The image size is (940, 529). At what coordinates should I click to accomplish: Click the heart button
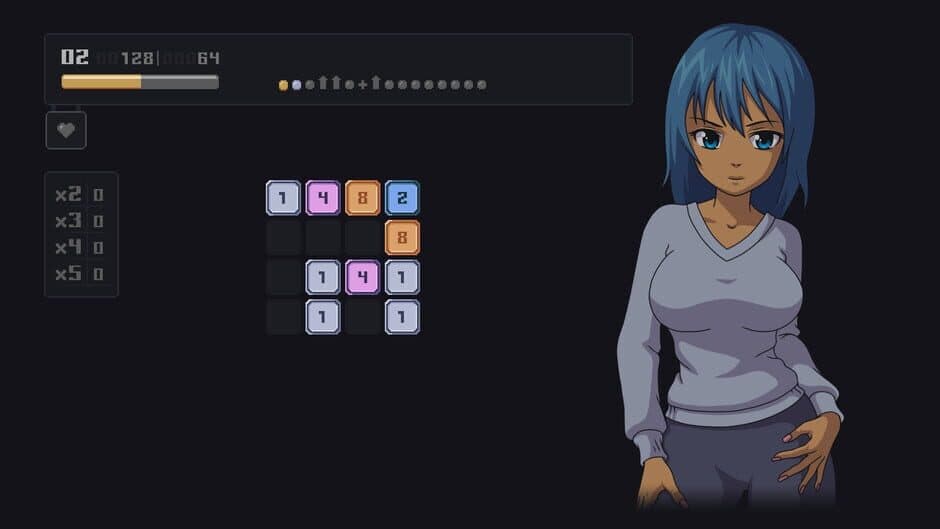pyautogui.click(x=66, y=130)
